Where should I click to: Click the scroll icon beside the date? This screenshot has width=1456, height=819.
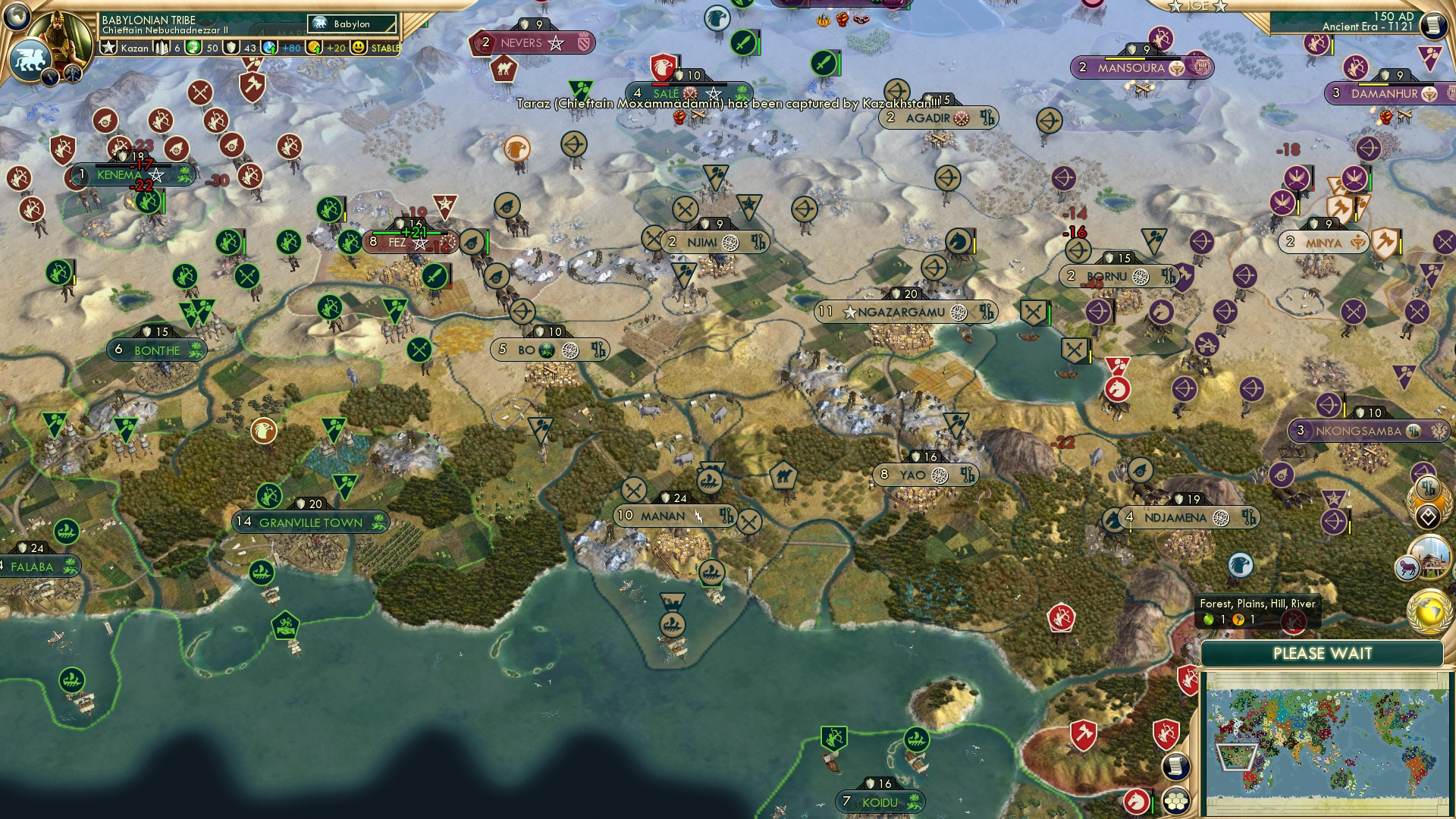coord(1433,24)
